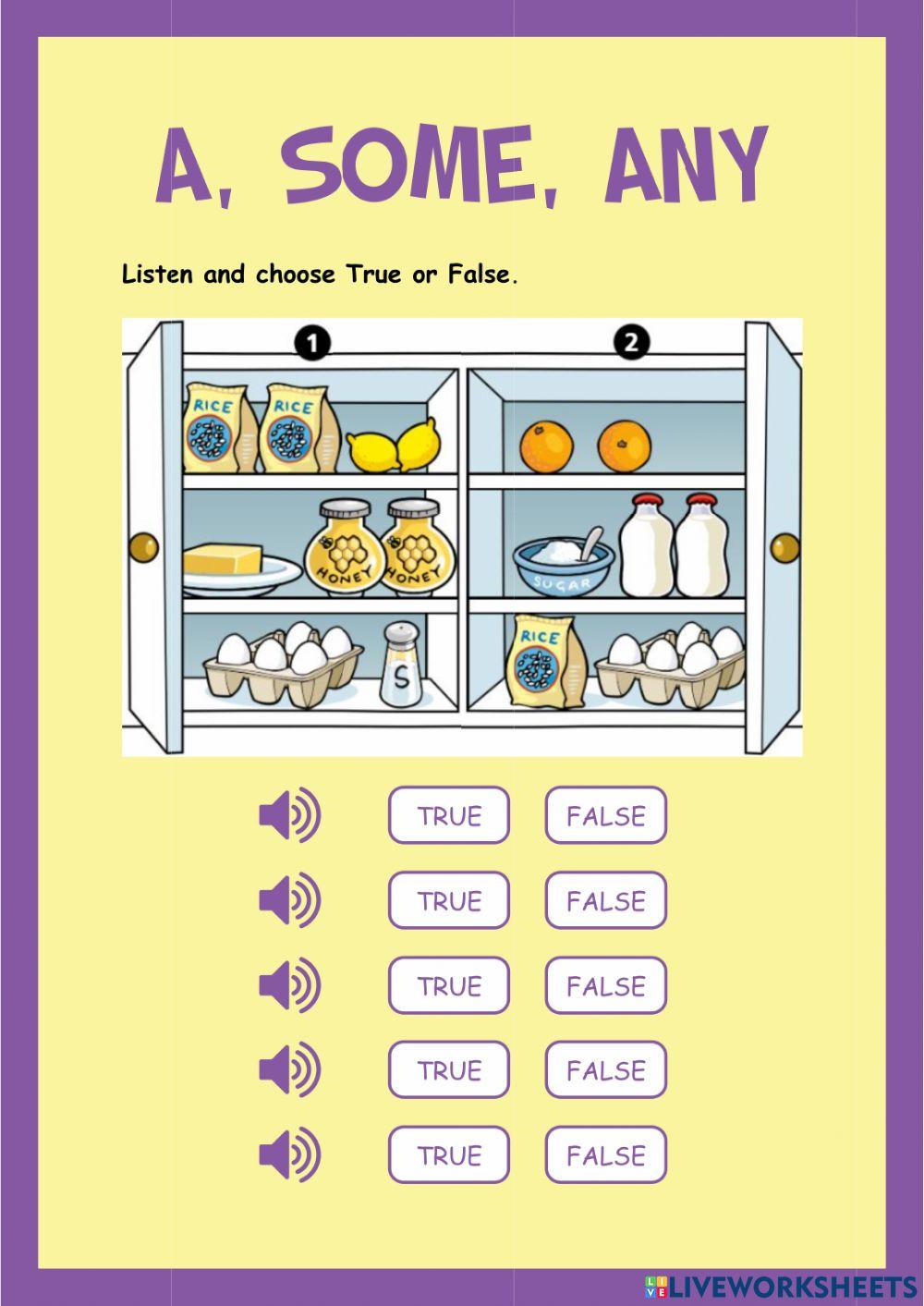Answer TRUE on the fourth row
The image size is (924, 1306).
pos(449,1070)
